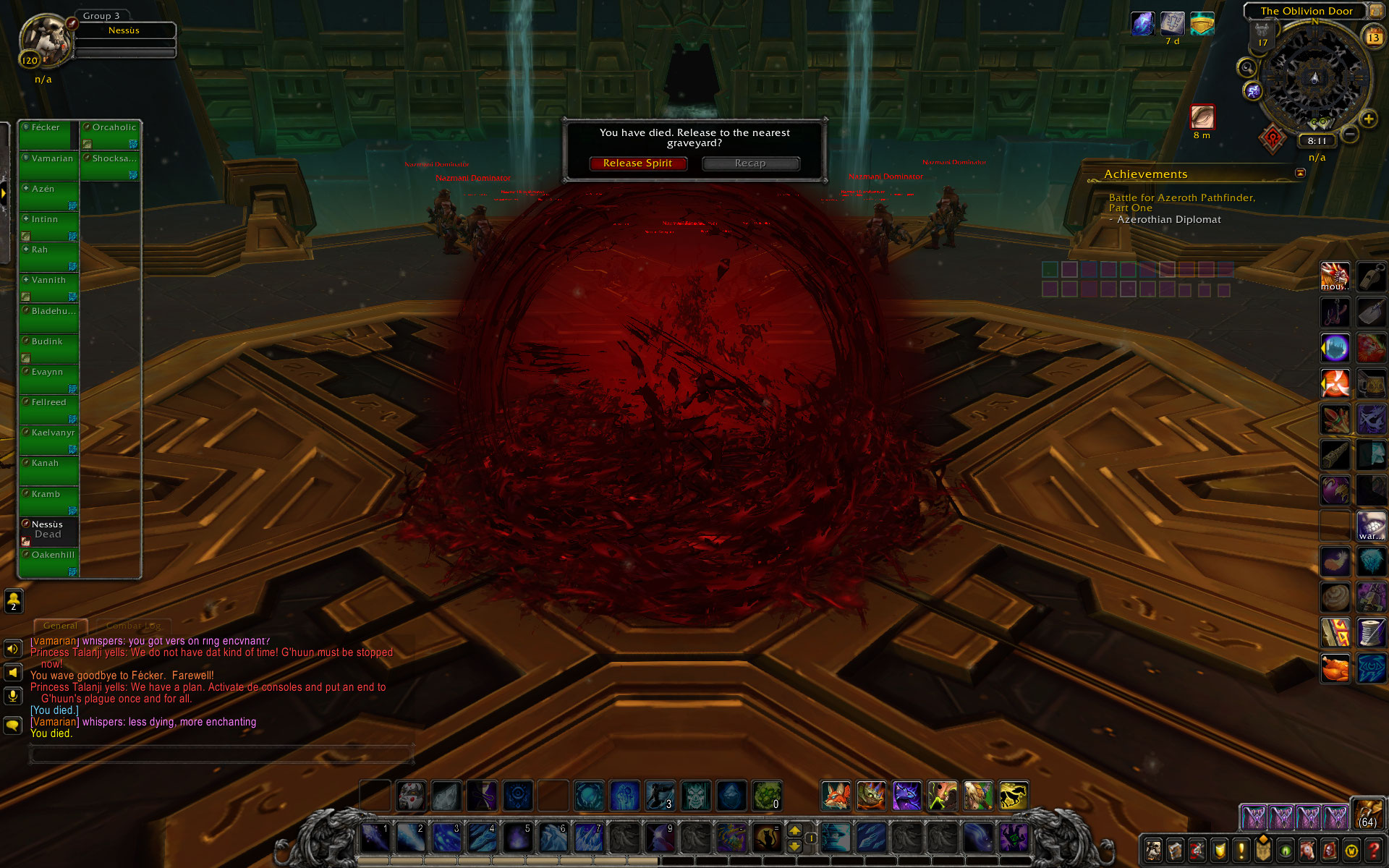Viewport: 1389px width, 868px height.
Task: Open the calendar showing day 13
Action: 1372,37
